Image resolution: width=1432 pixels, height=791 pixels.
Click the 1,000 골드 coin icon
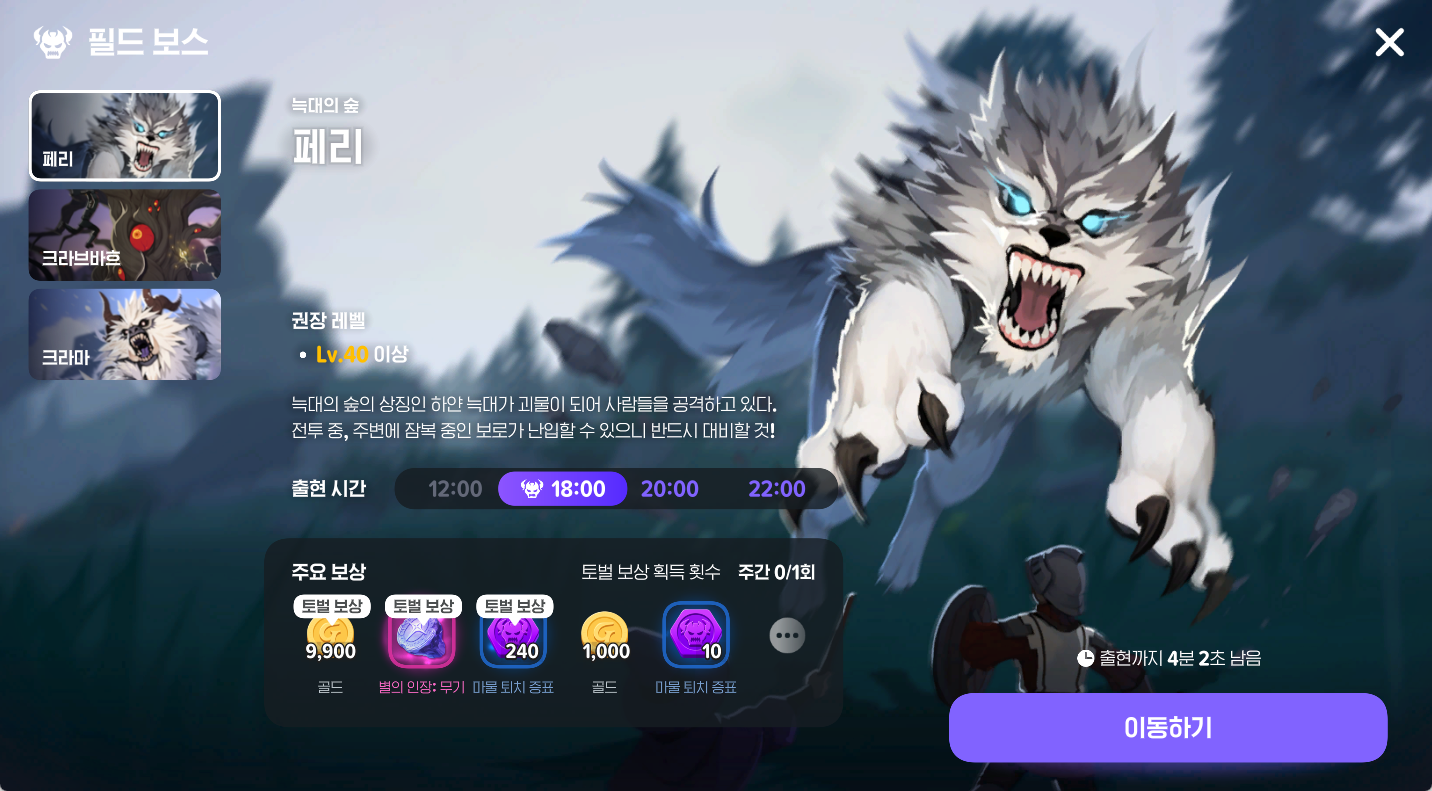[x=603, y=635]
